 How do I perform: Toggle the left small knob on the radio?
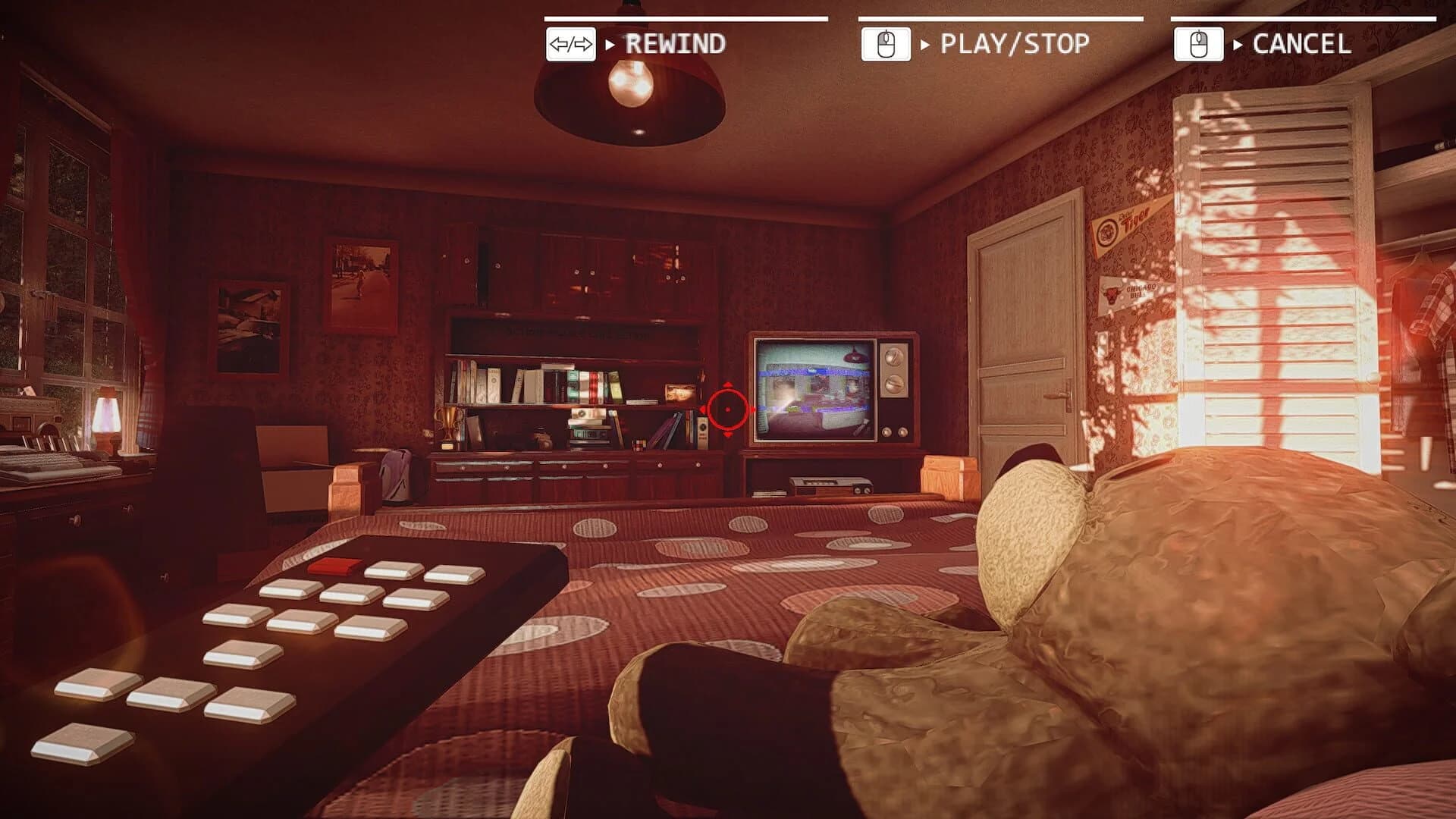click(858, 491)
